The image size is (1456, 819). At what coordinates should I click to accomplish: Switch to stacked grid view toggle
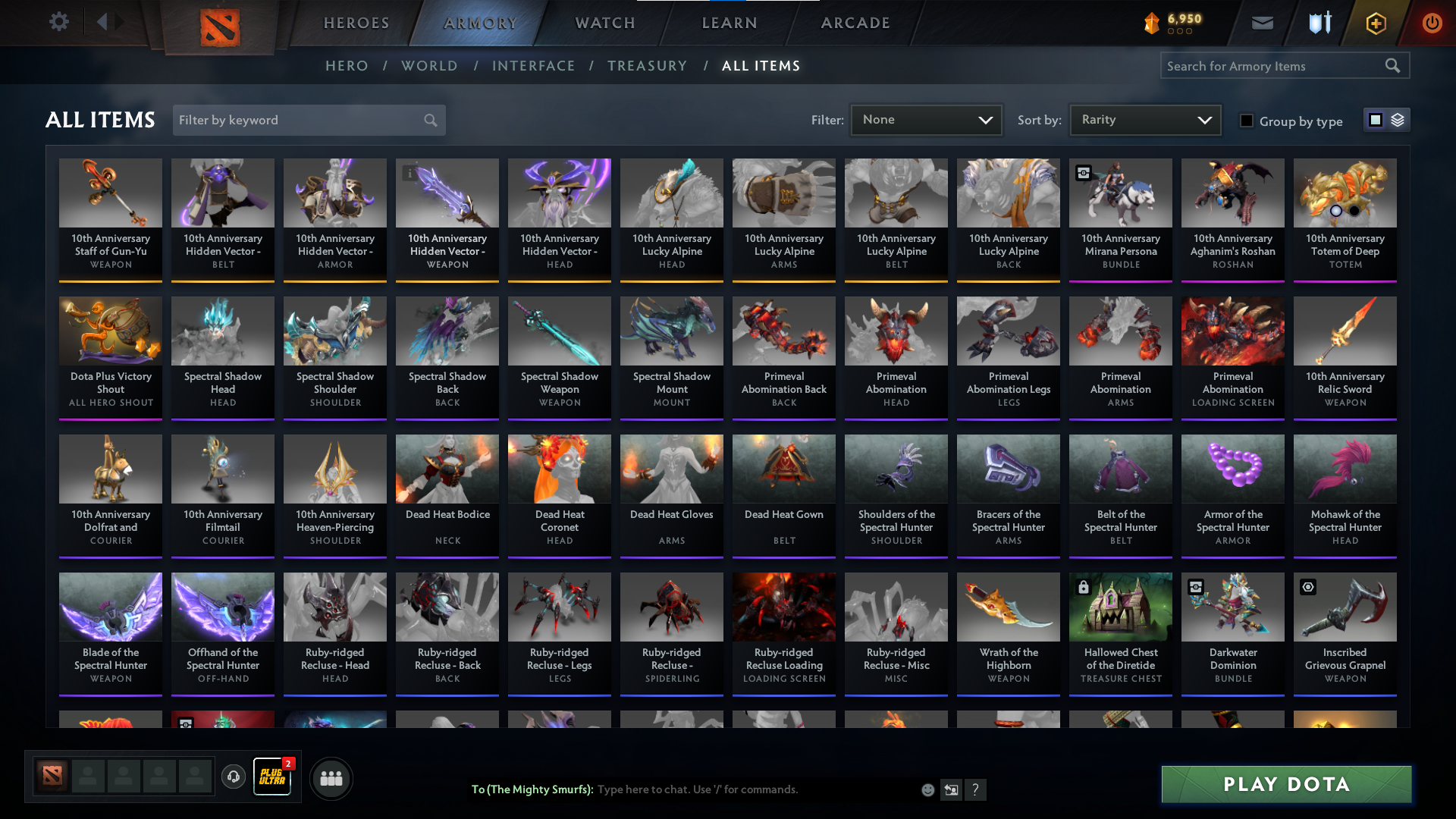1396,119
